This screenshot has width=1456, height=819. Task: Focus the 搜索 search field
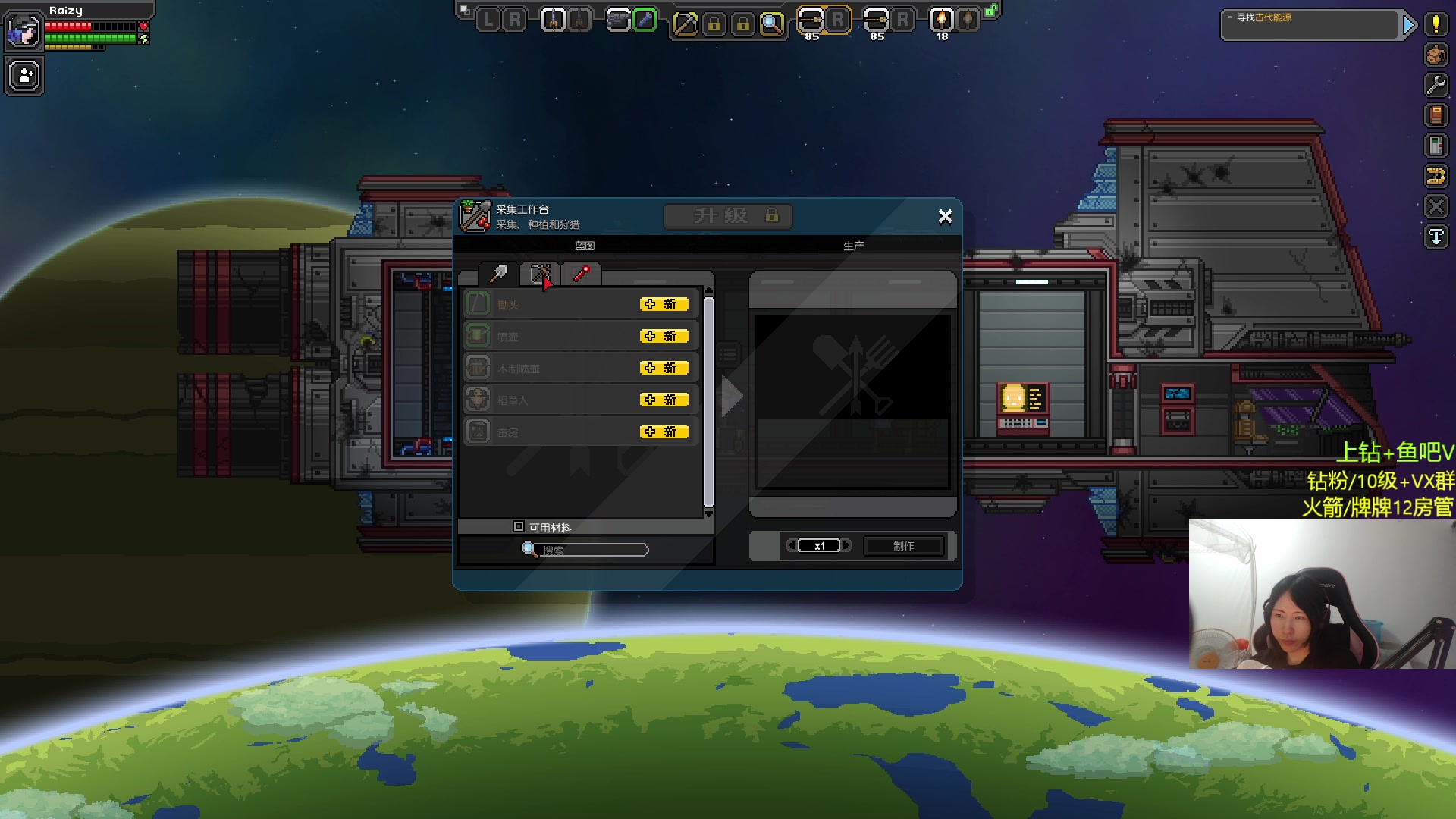click(591, 550)
